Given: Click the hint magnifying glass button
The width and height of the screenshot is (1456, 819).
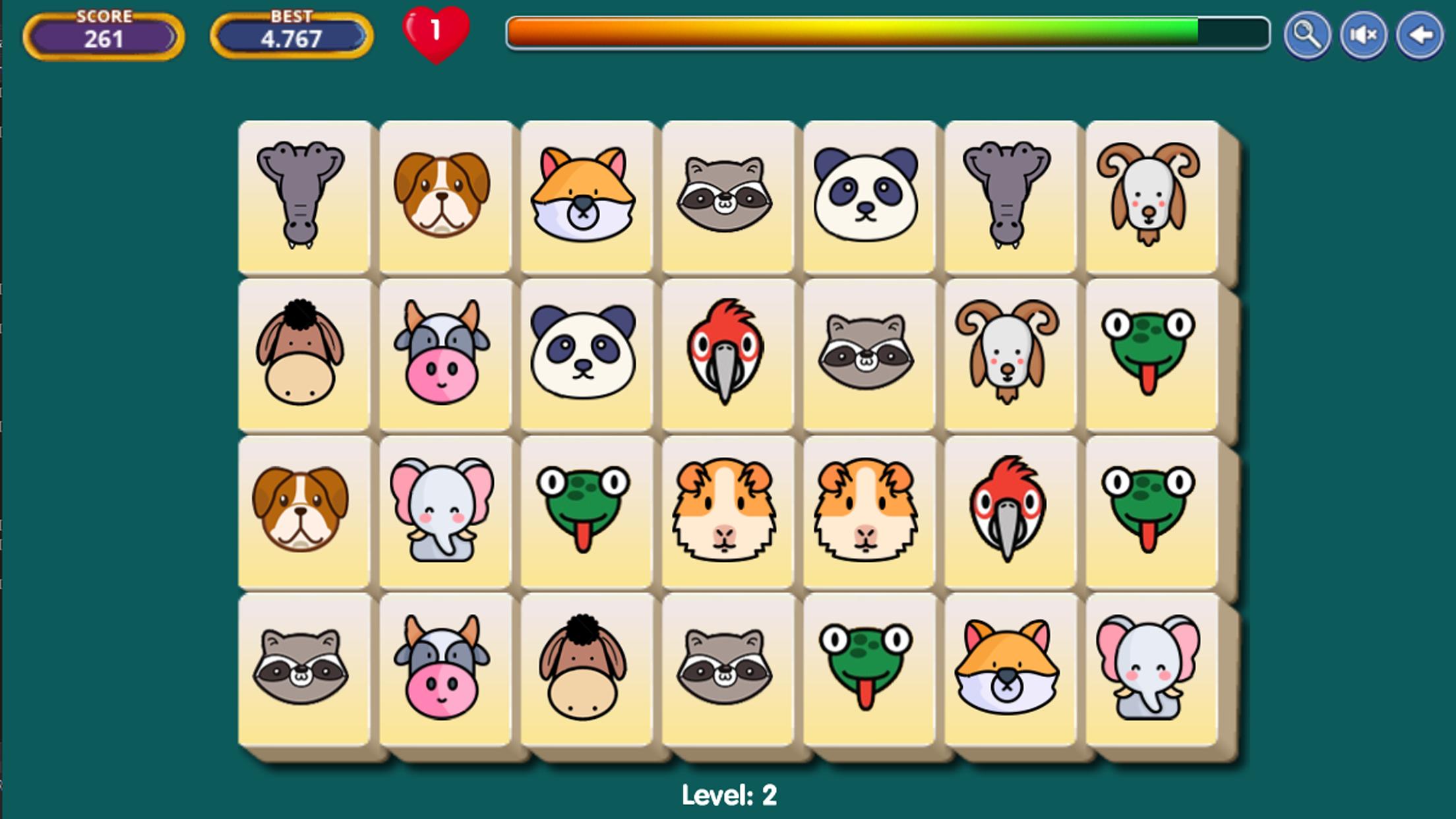Looking at the screenshot, I should pyautogui.click(x=1306, y=36).
